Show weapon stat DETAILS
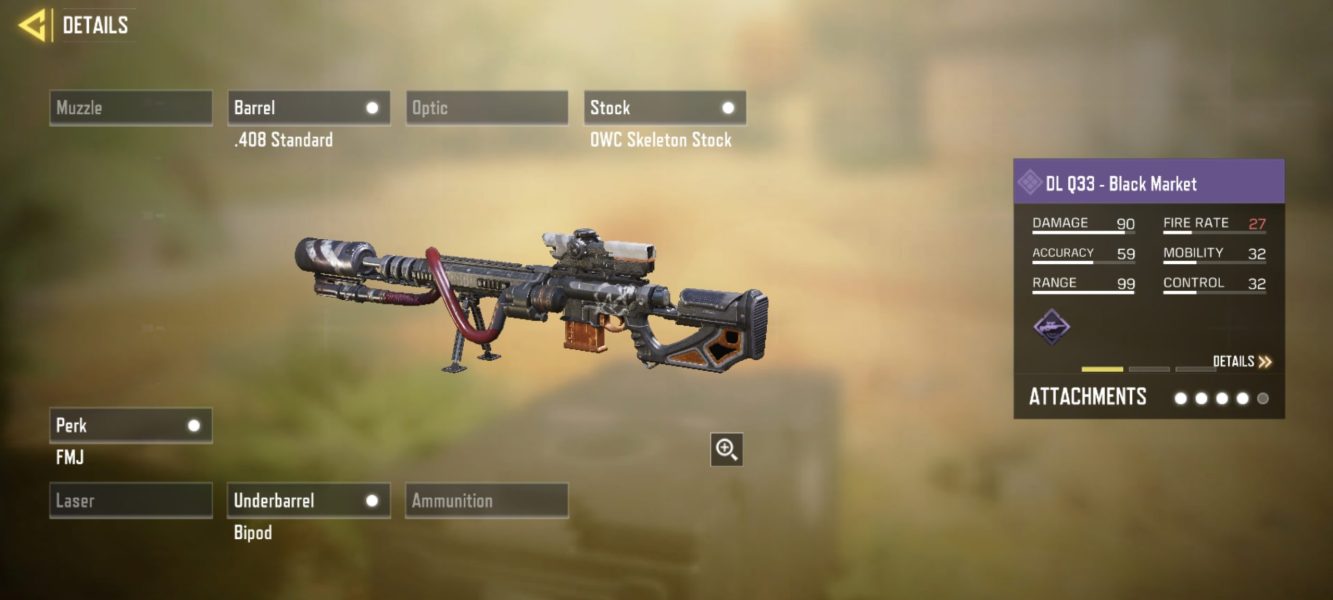1333x600 pixels. click(1242, 362)
